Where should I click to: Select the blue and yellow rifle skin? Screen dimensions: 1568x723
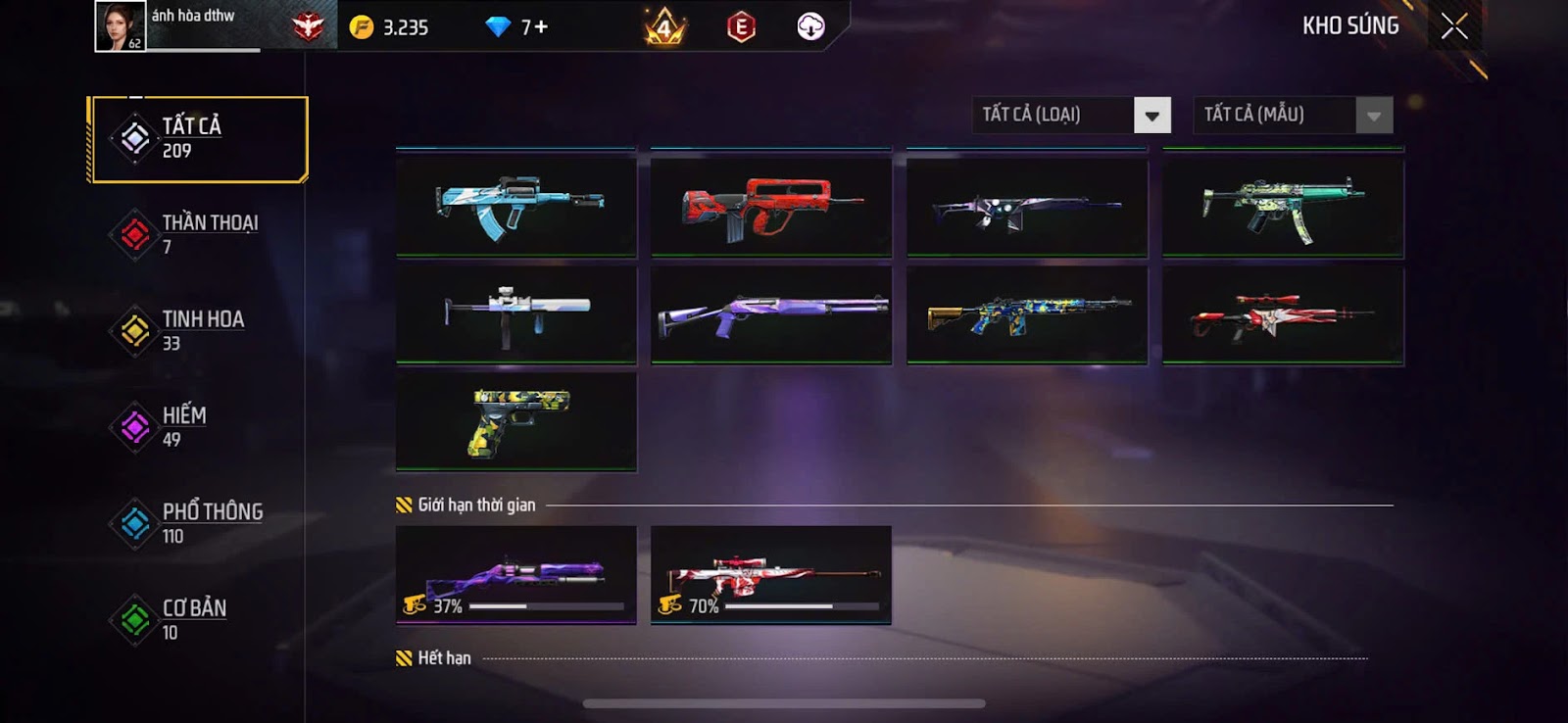(x=1027, y=314)
